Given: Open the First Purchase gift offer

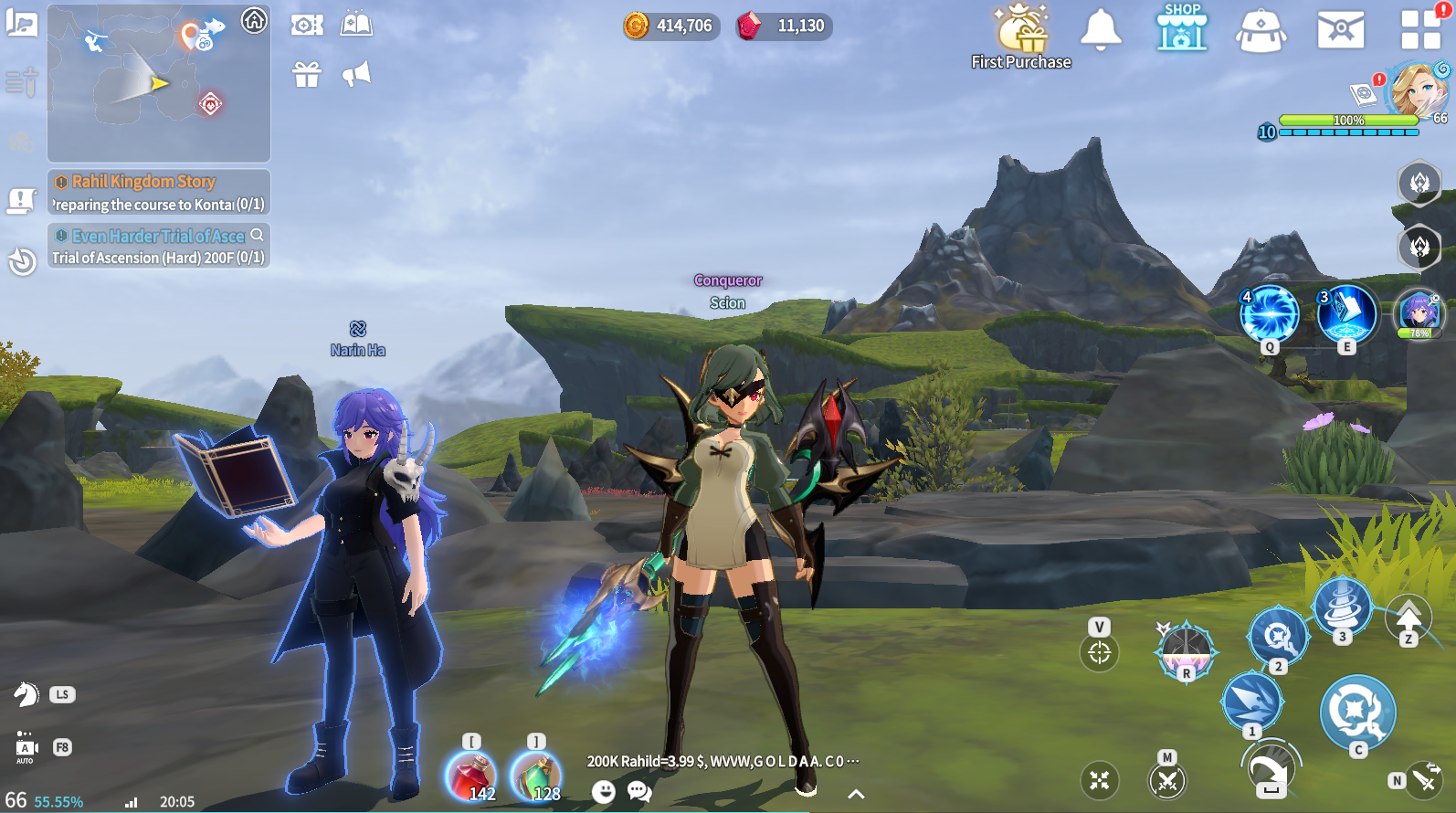Looking at the screenshot, I should [1021, 37].
